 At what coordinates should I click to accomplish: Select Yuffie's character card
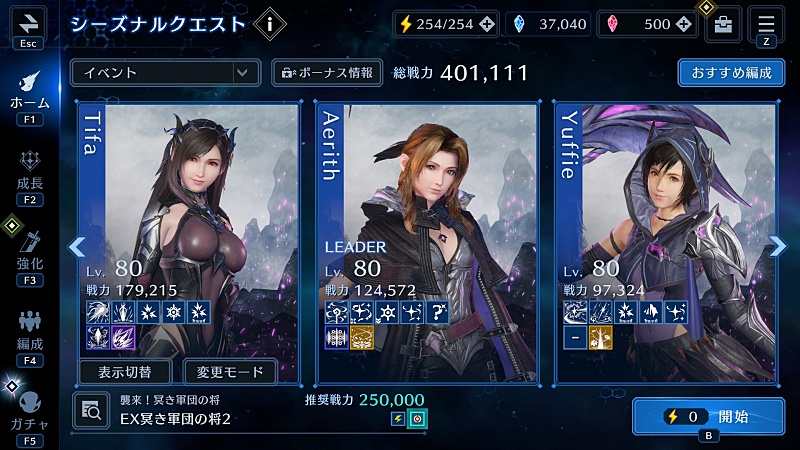[664, 220]
